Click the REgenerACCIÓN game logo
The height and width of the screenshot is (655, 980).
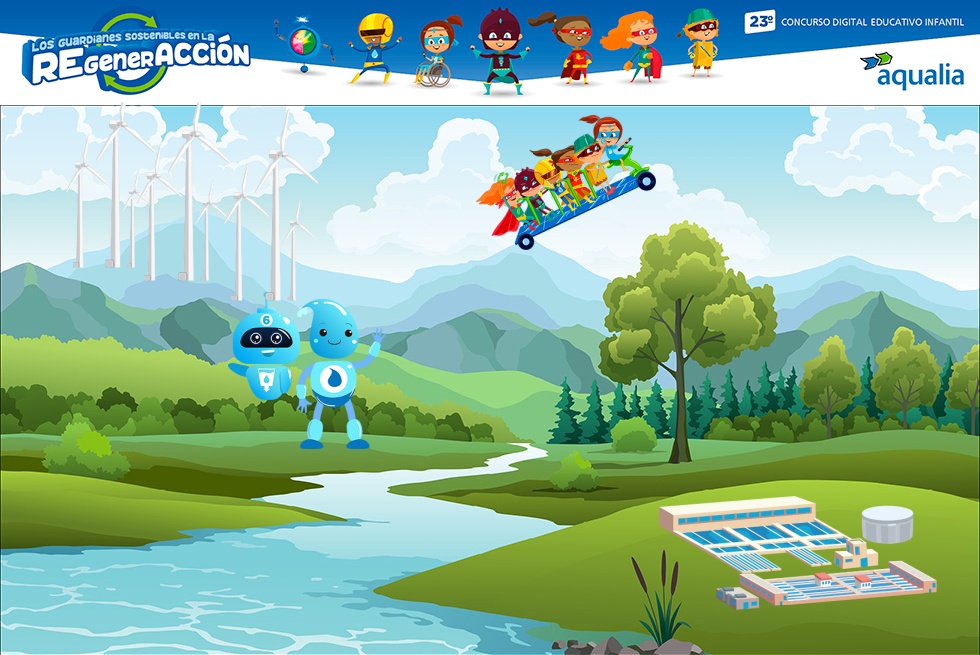(x=138, y=54)
